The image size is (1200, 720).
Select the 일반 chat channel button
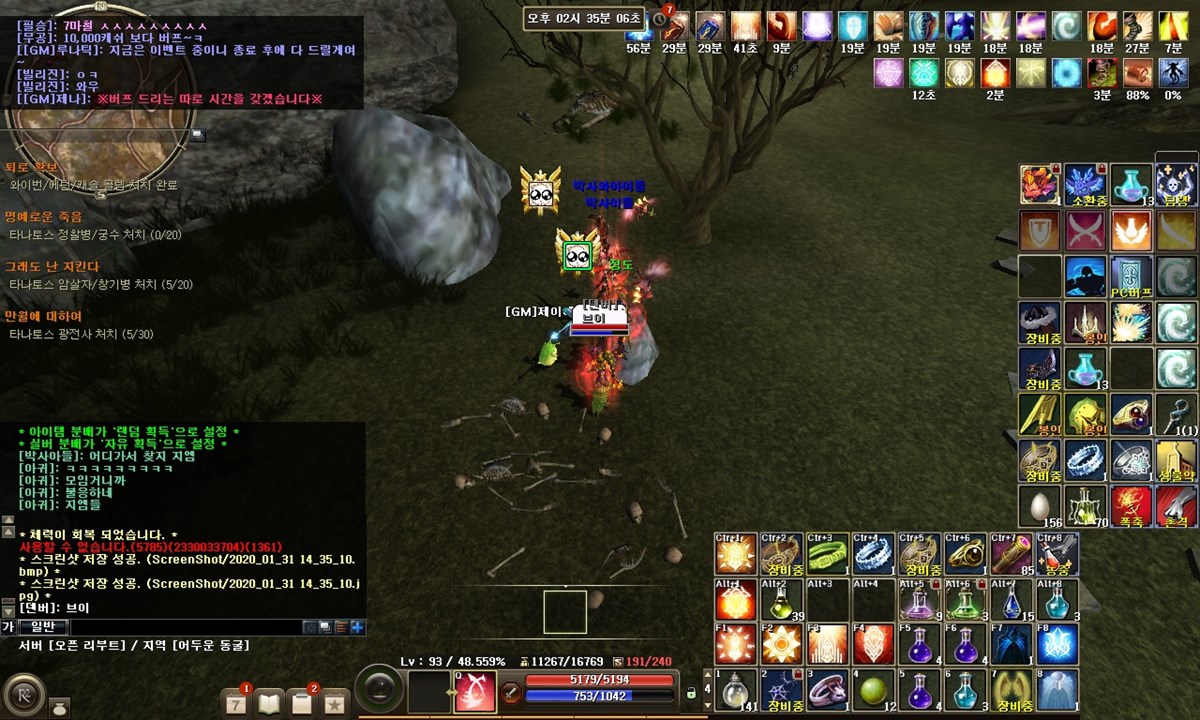coord(43,627)
